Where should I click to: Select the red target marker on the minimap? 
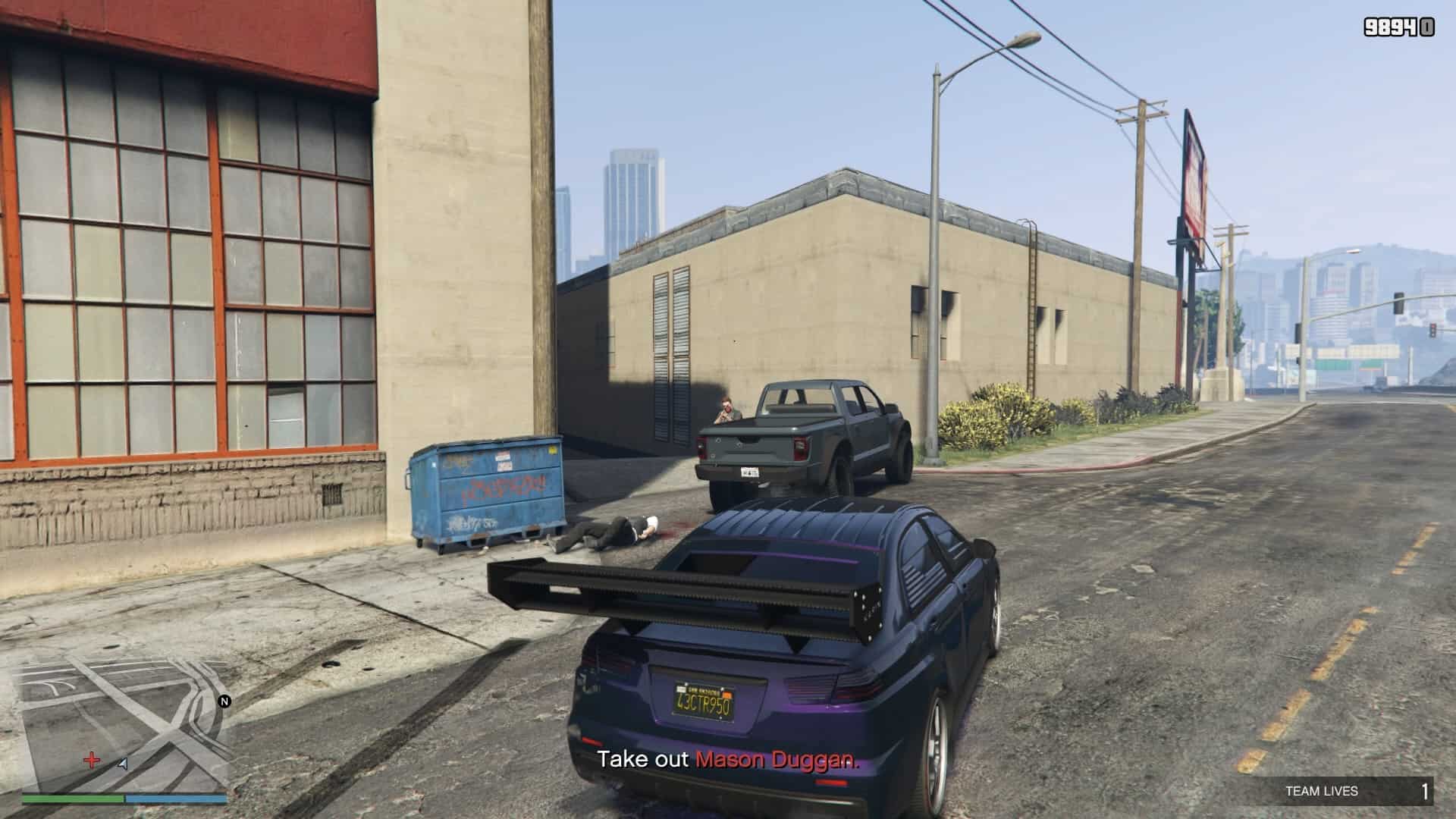pyautogui.click(x=92, y=760)
